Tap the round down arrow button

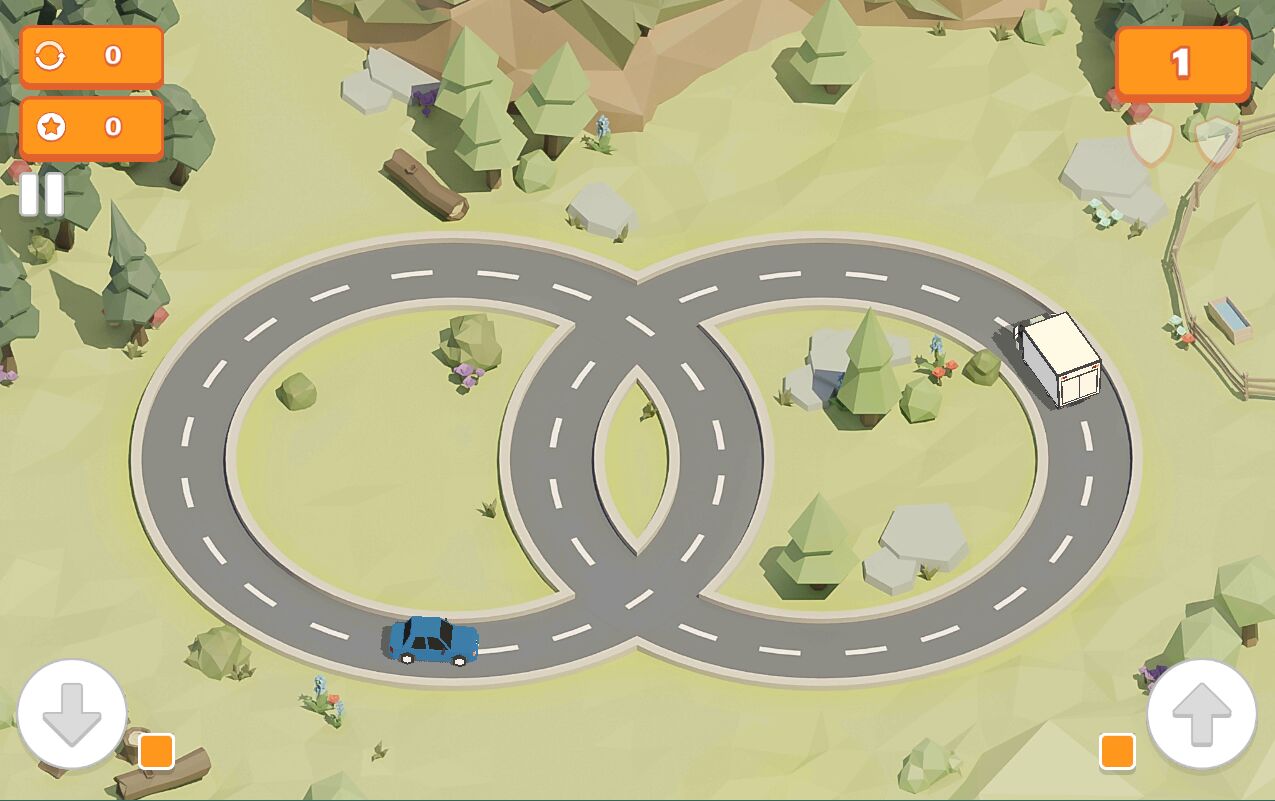pyautogui.click(x=72, y=714)
